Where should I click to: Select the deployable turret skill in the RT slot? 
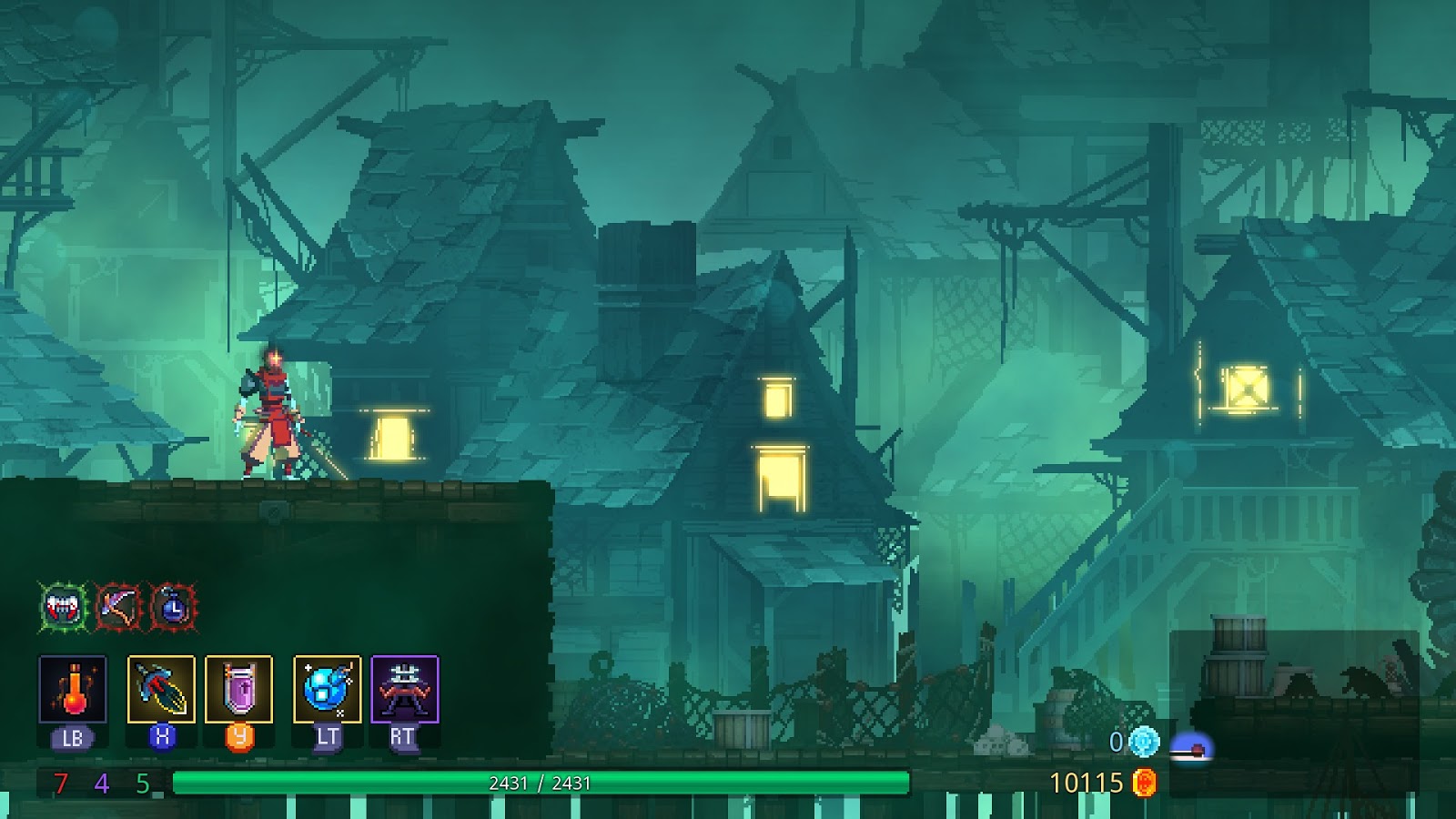[x=404, y=689]
